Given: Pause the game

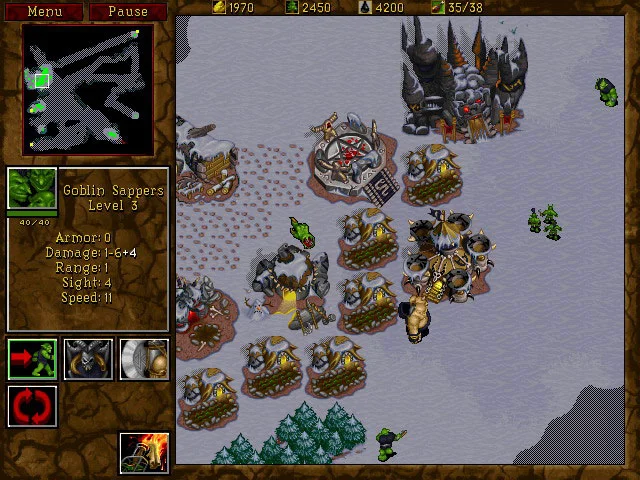Looking at the screenshot, I should tap(128, 12).
